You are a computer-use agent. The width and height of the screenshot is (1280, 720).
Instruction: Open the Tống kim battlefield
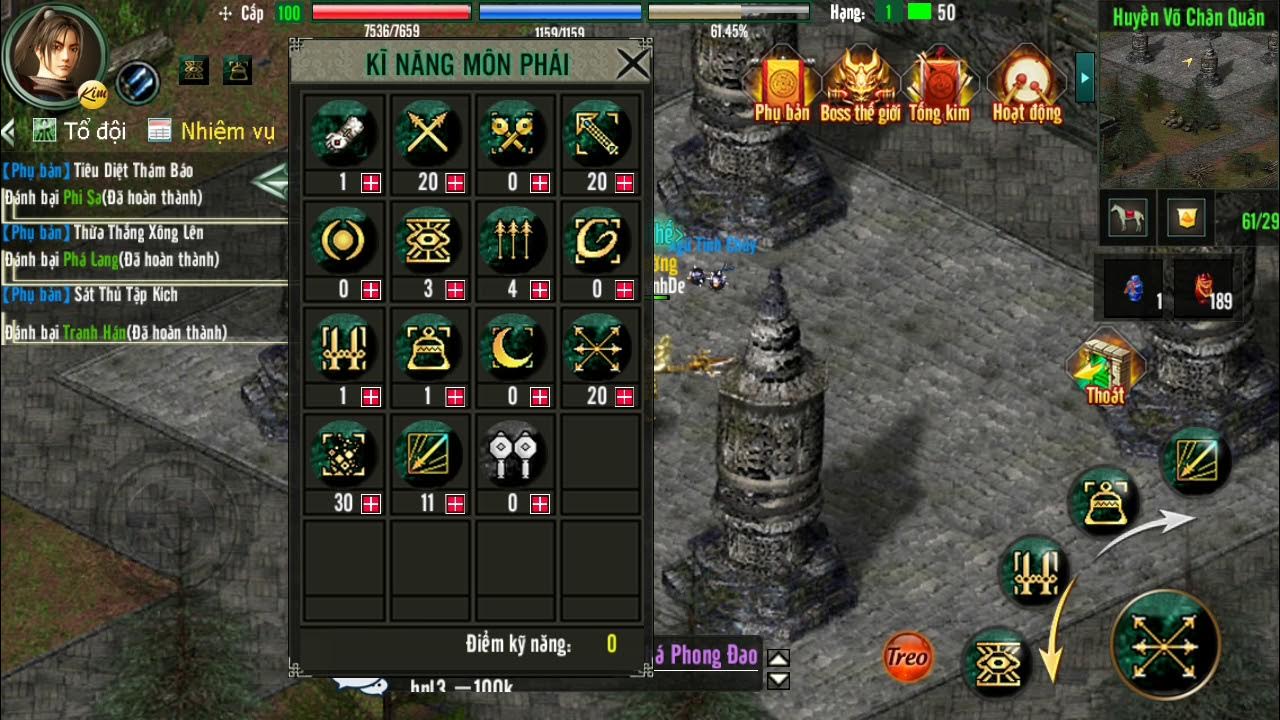[938, 85]
